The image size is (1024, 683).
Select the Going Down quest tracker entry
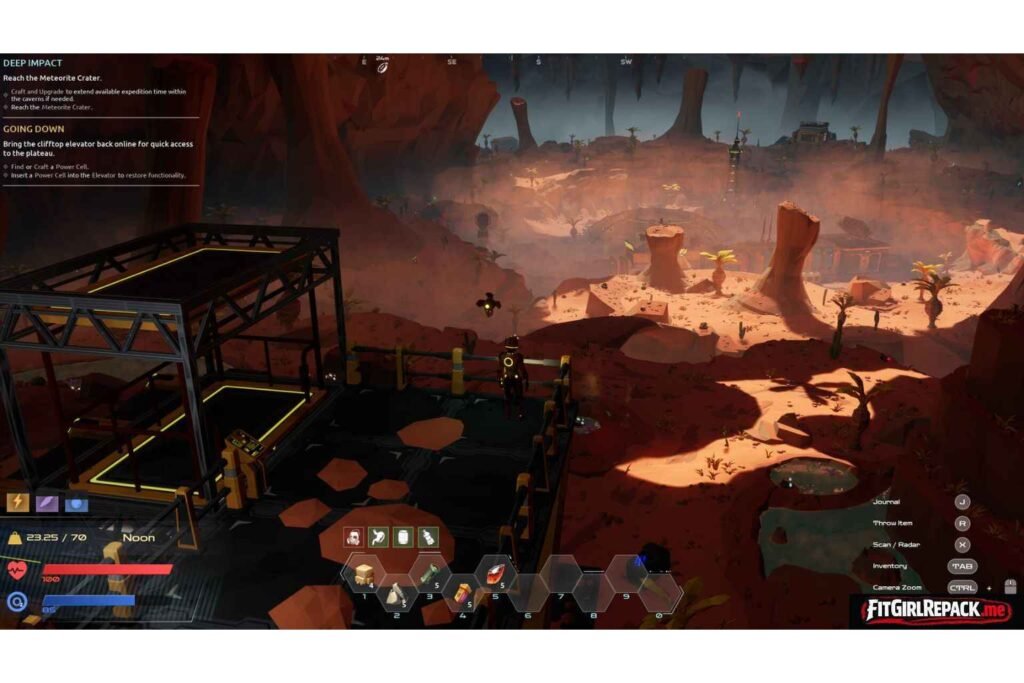pos(35,129)
